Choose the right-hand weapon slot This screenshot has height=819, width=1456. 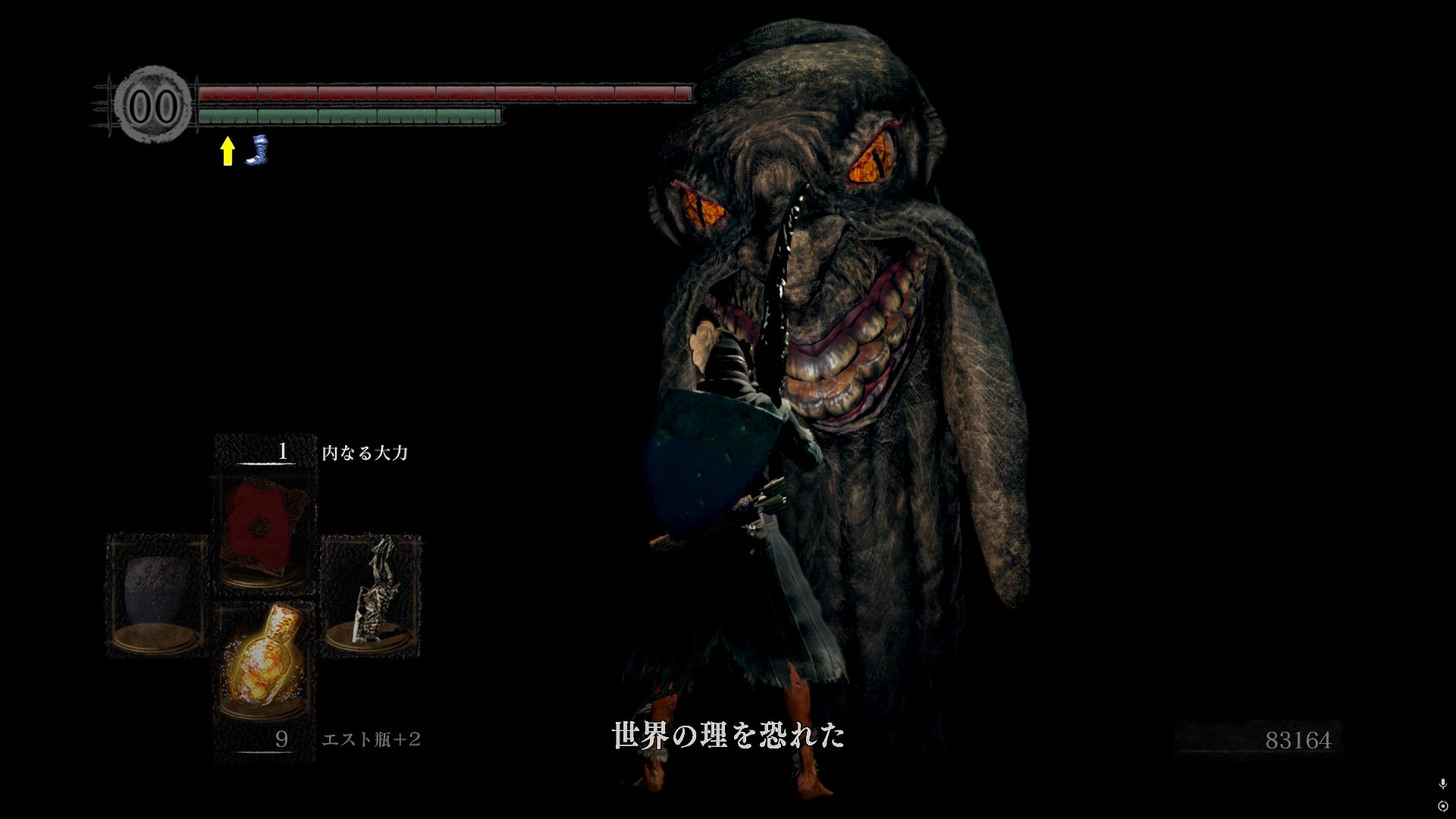pos(372,595)
